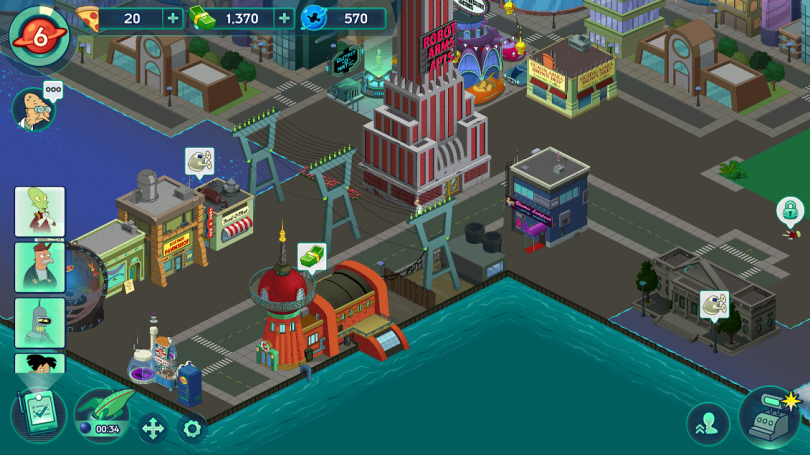Viewport: 810px width, 455px height.
Task: Tap Professor Farnsworth's speech bubble portrait
Action: (34, 107)
